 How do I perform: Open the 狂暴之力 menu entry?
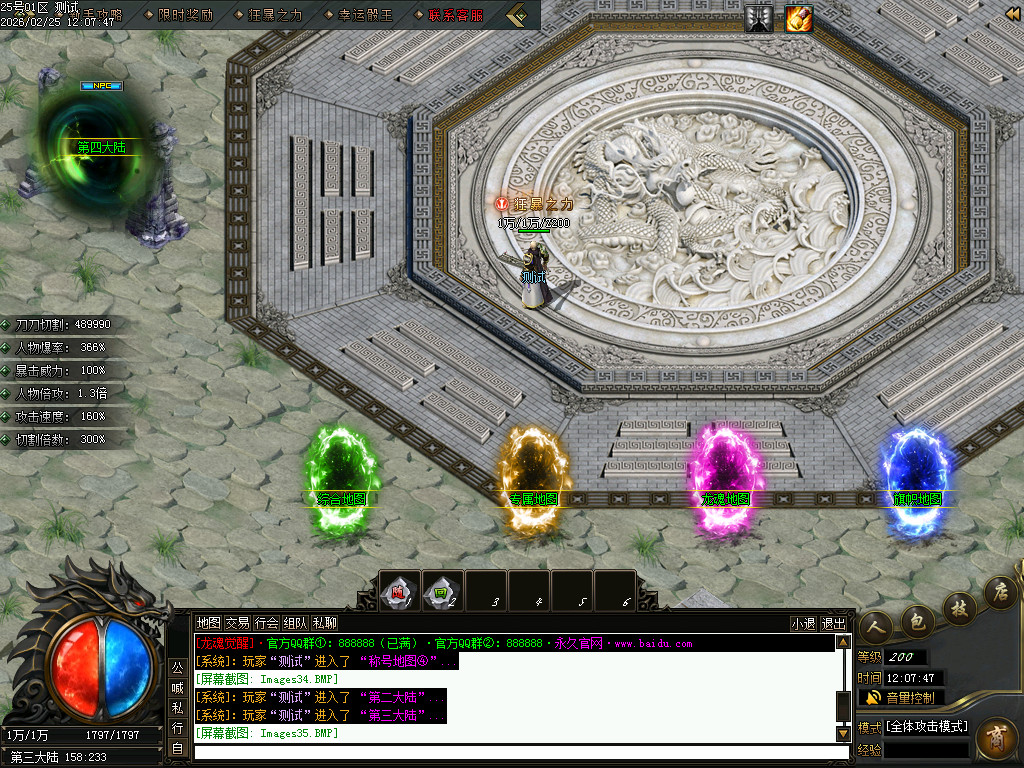point(274,15)
